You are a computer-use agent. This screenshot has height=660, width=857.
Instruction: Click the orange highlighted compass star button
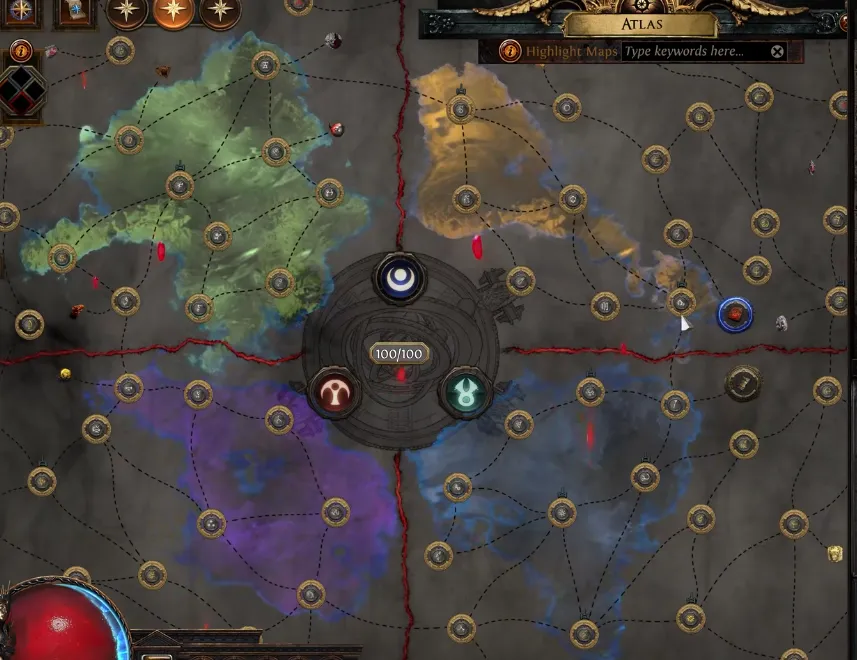(x=173, y=11)
